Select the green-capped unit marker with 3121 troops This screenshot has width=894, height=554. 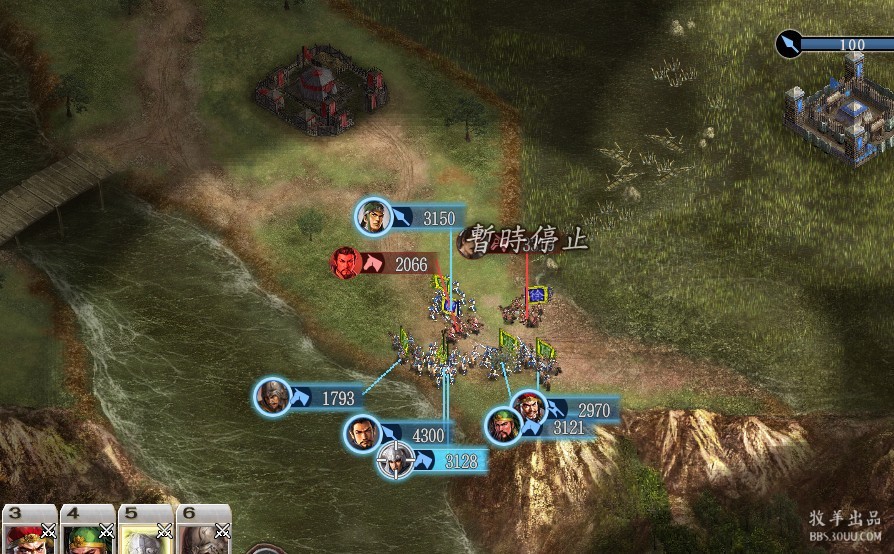[503, 426]
